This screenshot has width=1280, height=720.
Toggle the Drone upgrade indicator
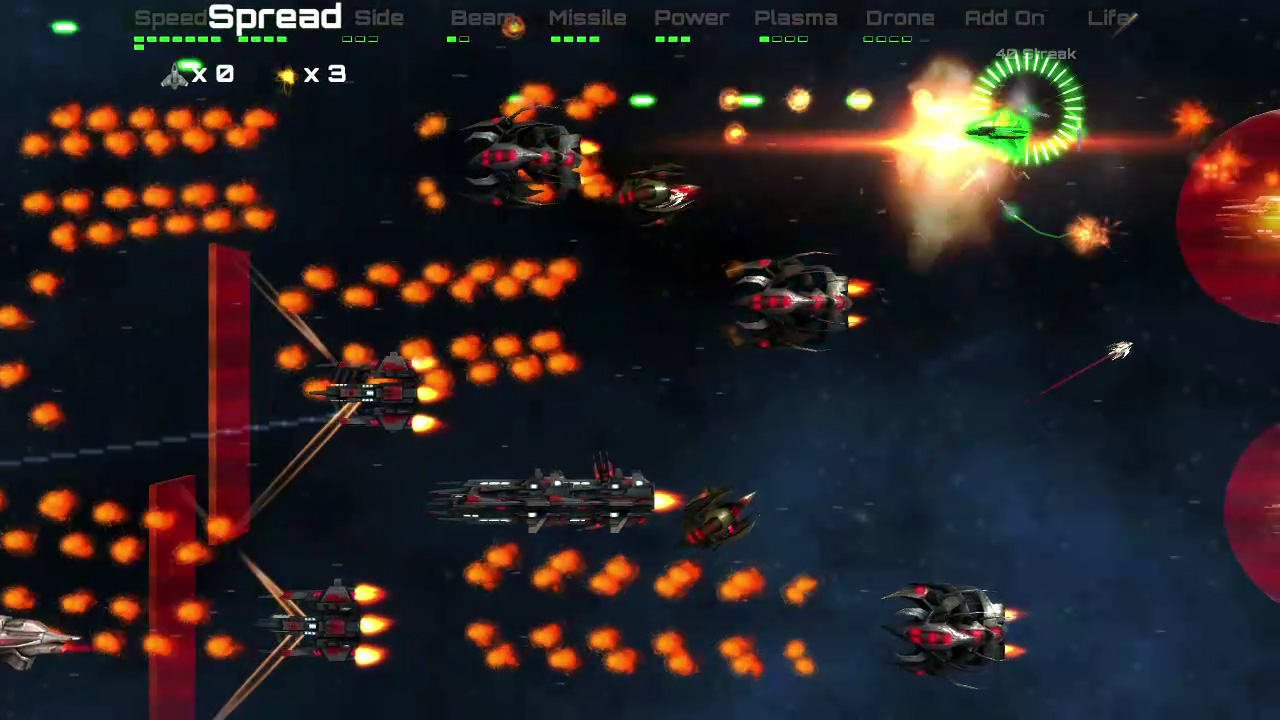click(899, 17)
